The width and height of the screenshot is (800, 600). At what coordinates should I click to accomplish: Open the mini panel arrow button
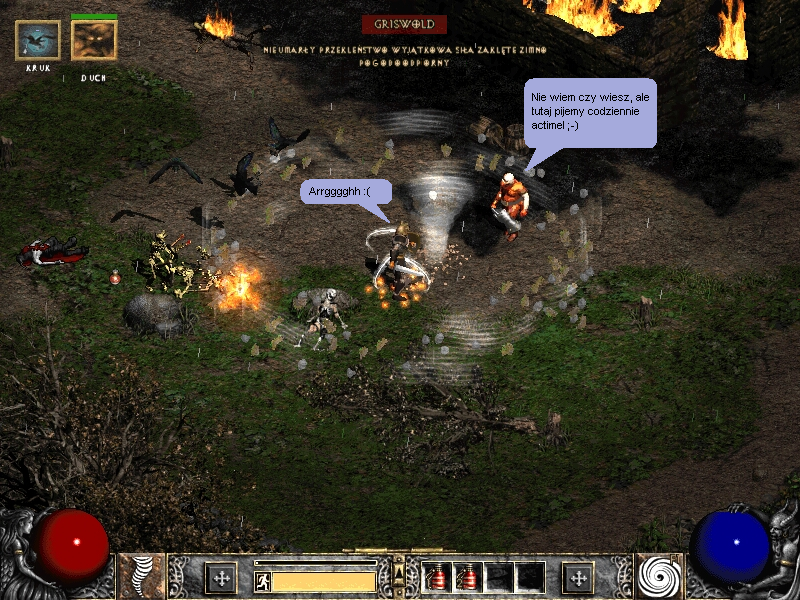point(399,573)
